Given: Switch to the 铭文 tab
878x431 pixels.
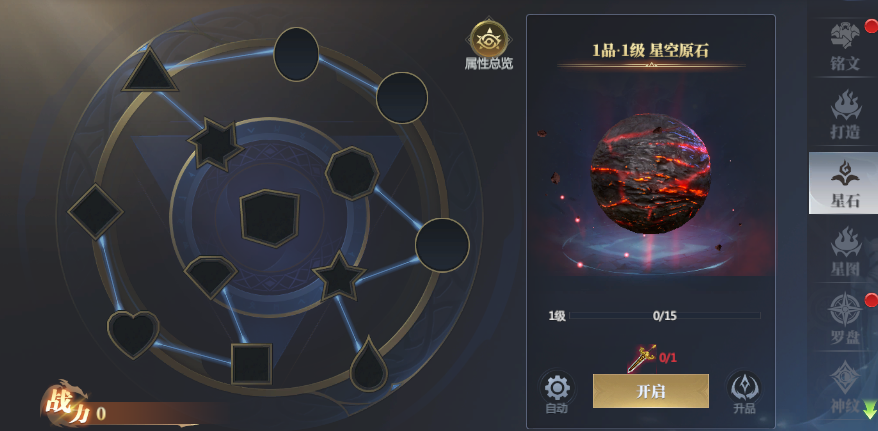Looking at the screenshot, I should point(844,46).
